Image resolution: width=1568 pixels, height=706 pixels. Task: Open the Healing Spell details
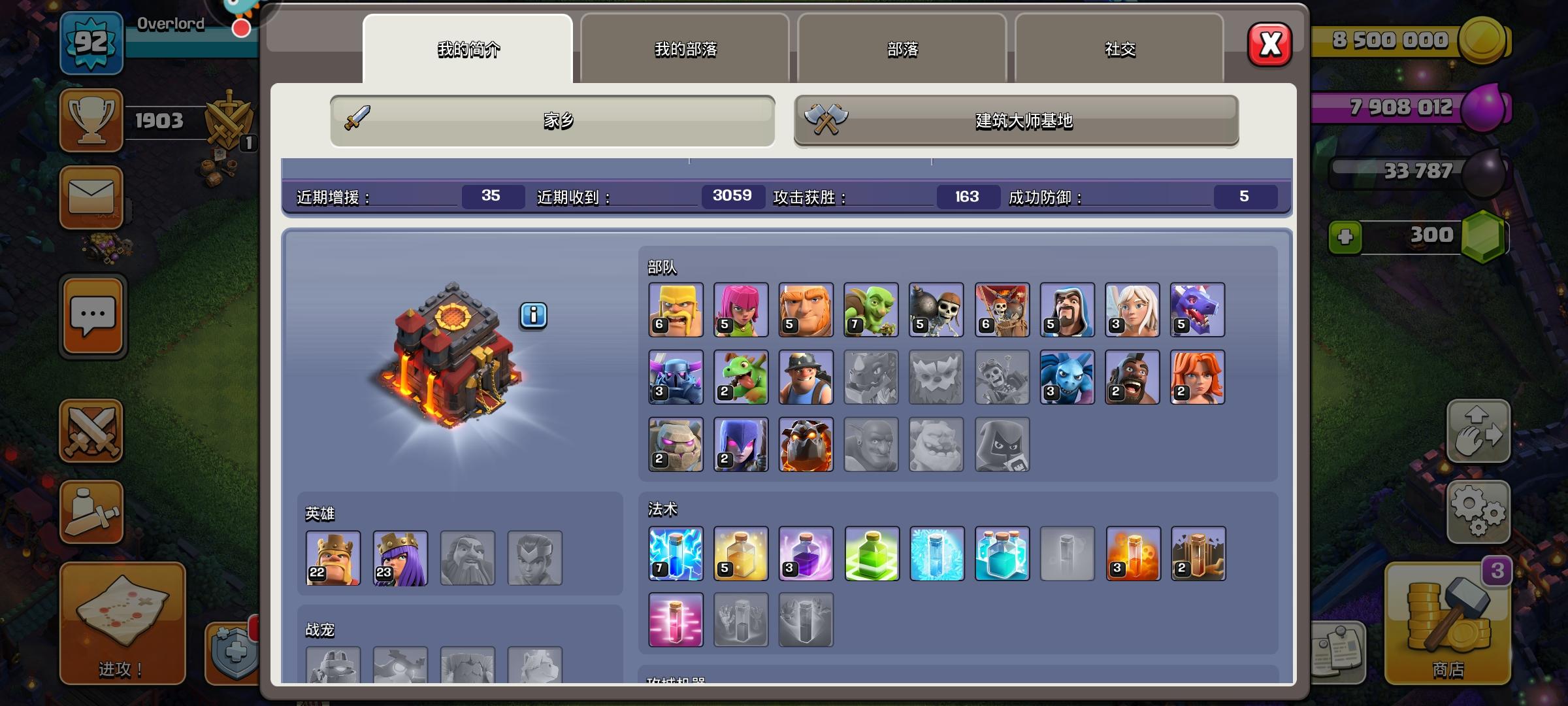pyautogui.click(x=741, y=554)
